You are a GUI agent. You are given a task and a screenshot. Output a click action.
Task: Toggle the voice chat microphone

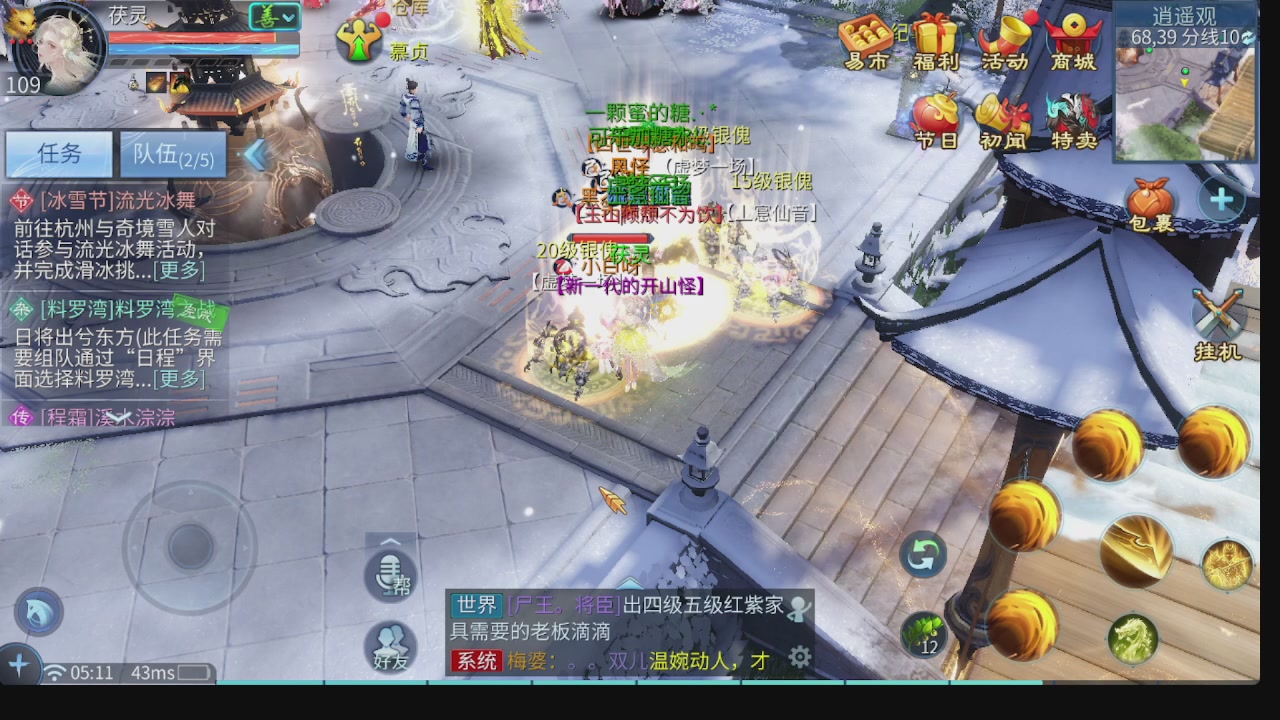(390, 573)
